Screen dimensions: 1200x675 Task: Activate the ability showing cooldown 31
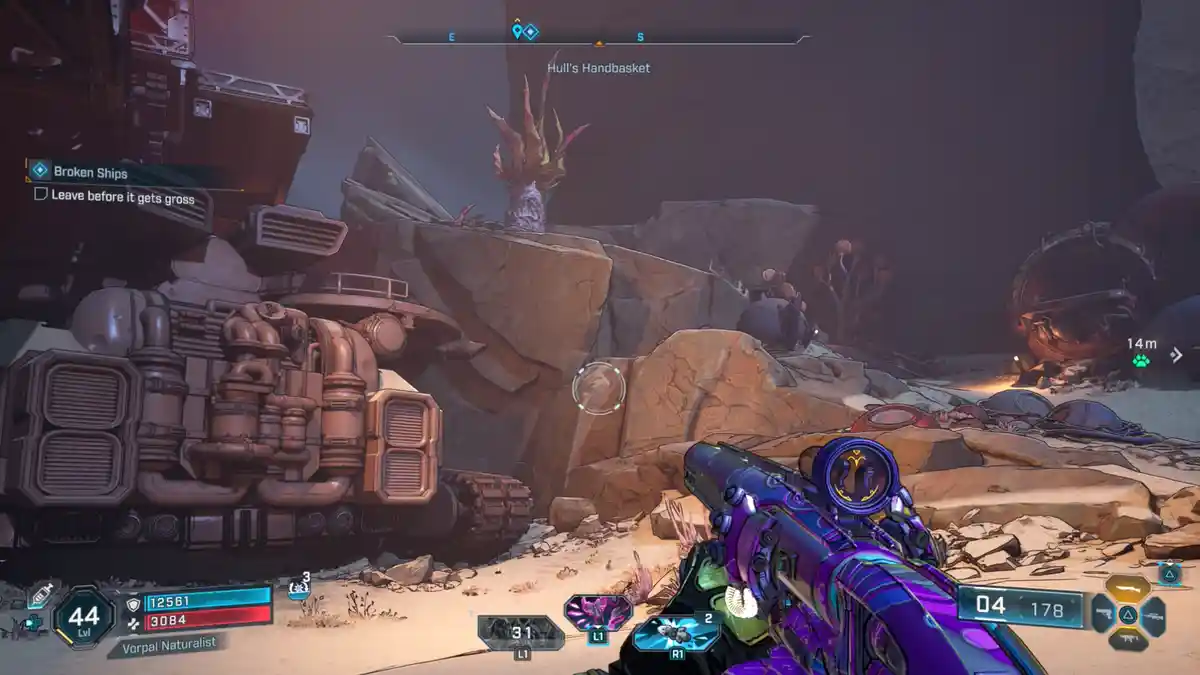521,633
